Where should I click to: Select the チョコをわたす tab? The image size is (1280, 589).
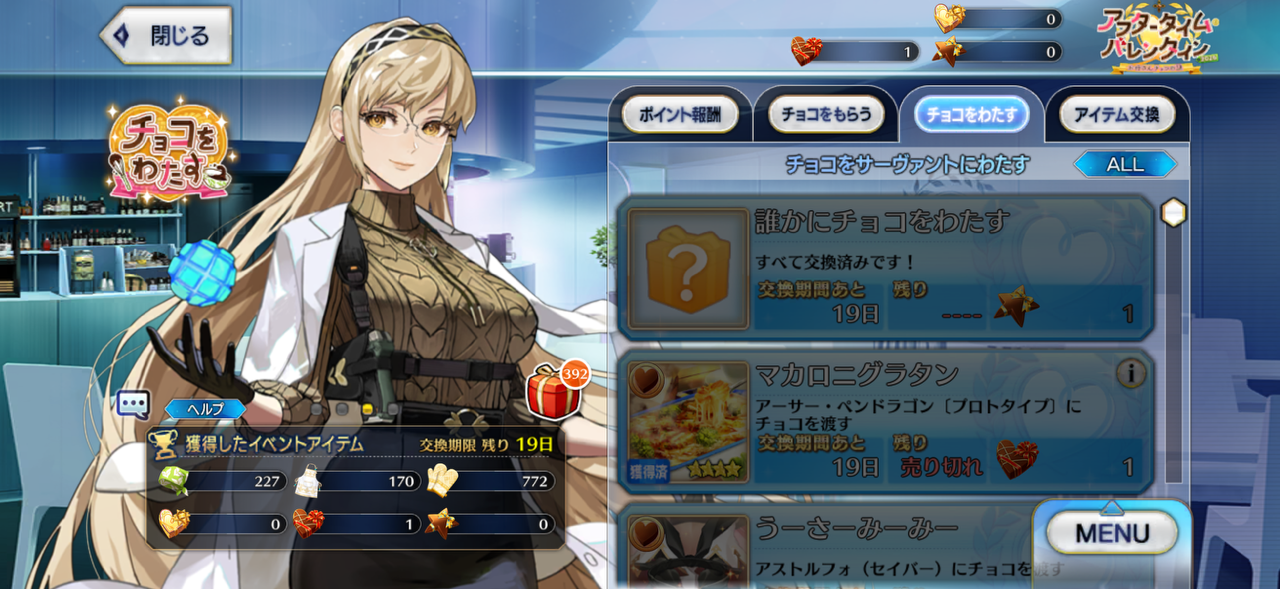click(972, 115)
